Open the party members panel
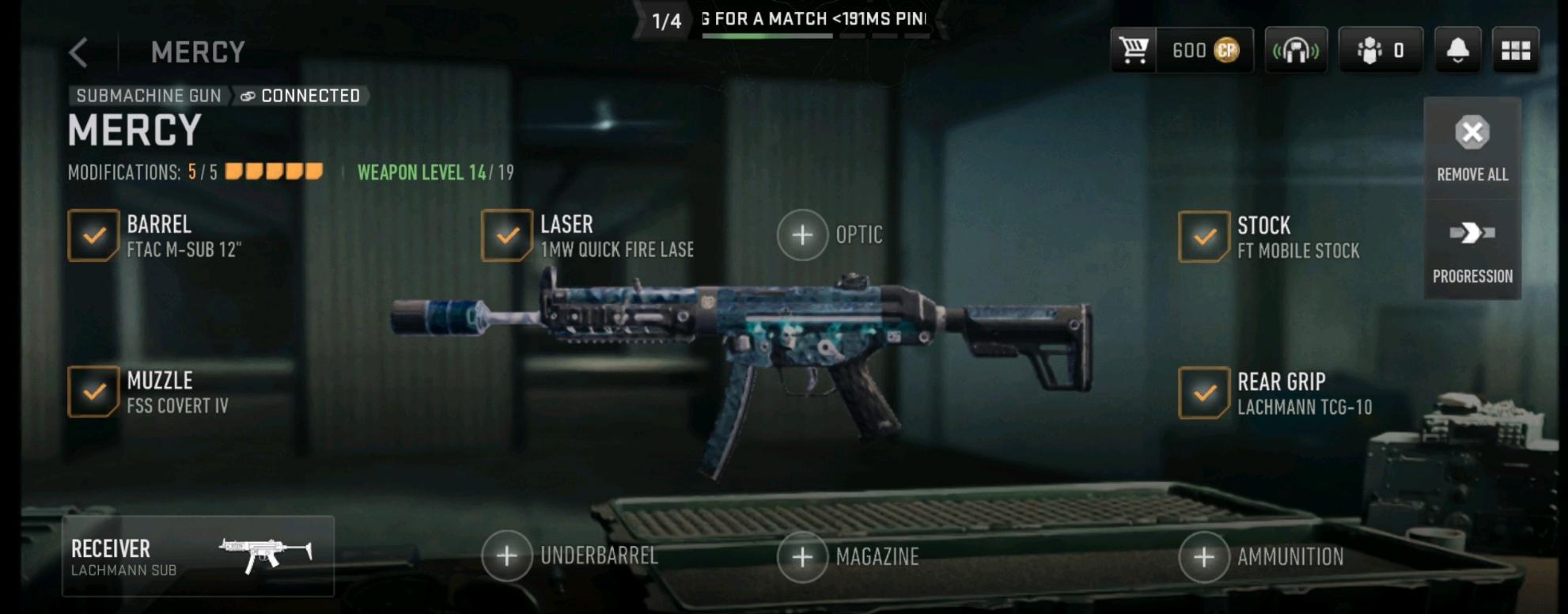Image resolution: width=1568 pixels, height=614 pixels. 1381,51
